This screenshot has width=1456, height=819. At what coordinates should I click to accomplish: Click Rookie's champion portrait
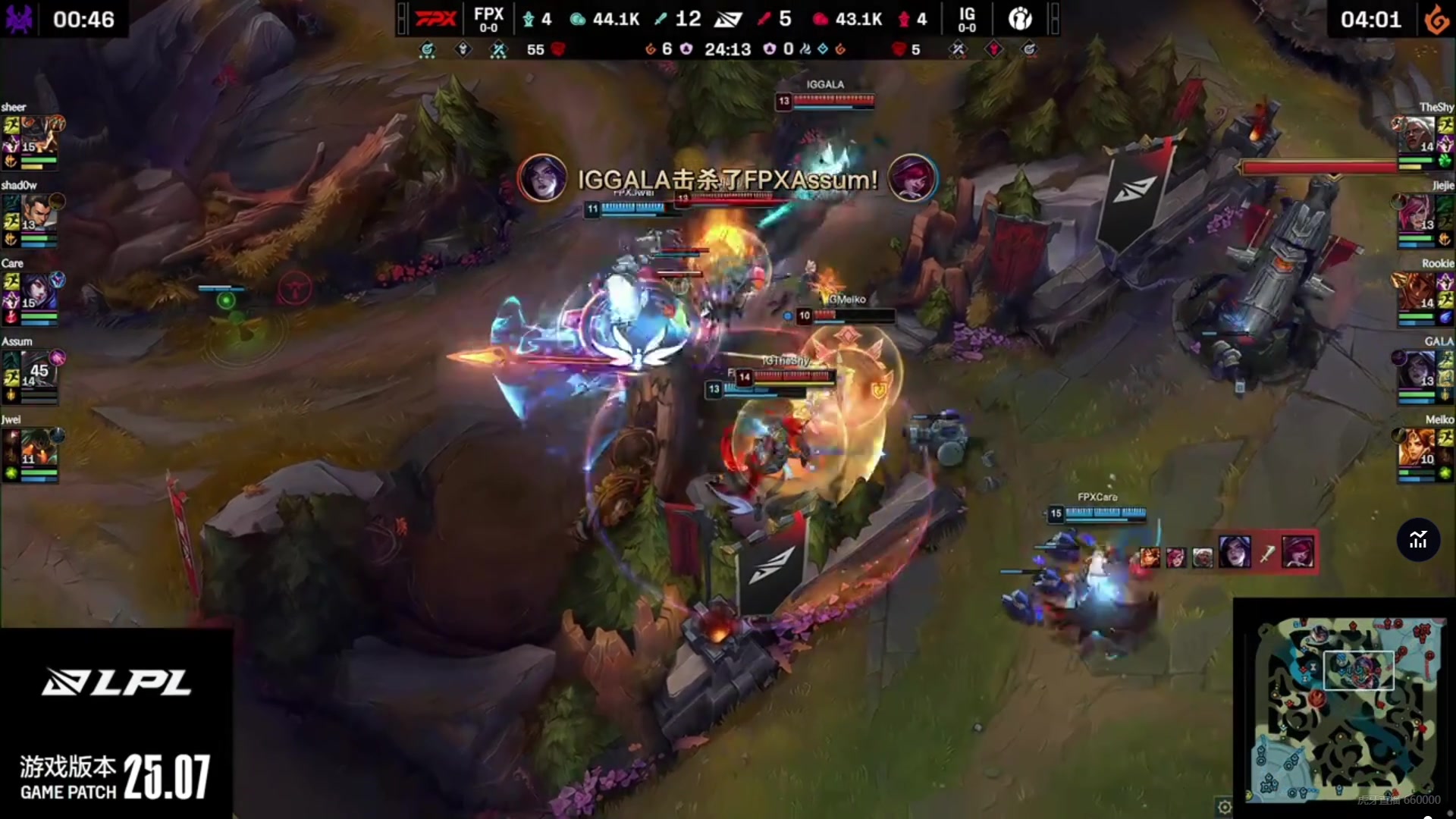coord(1417,291)
